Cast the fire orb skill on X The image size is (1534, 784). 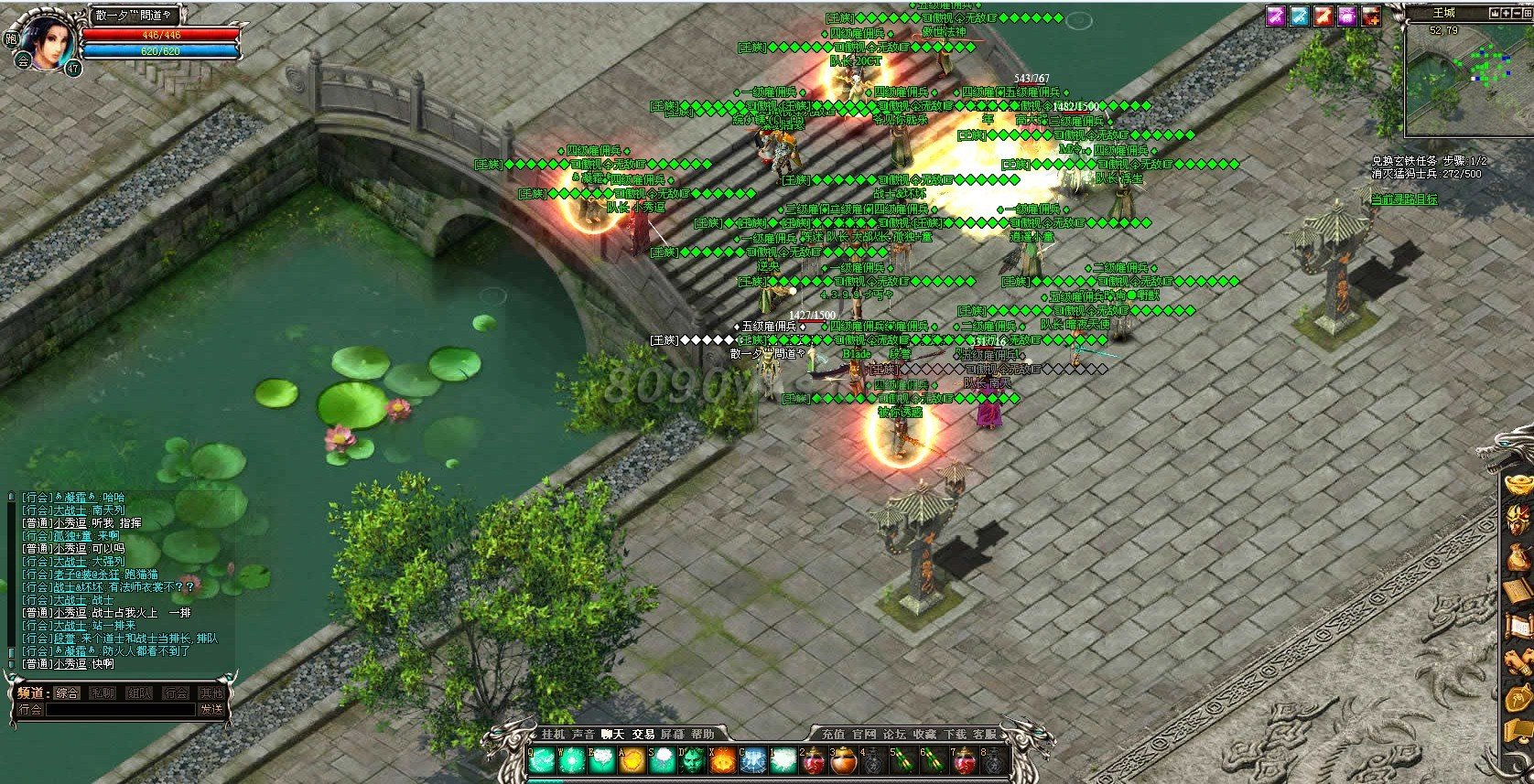point(723,761)
